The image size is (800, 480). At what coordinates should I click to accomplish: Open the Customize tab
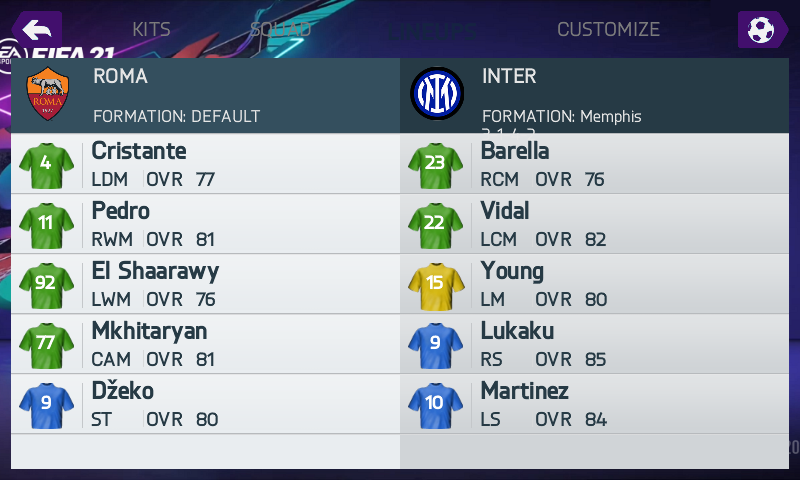point(608,29)
